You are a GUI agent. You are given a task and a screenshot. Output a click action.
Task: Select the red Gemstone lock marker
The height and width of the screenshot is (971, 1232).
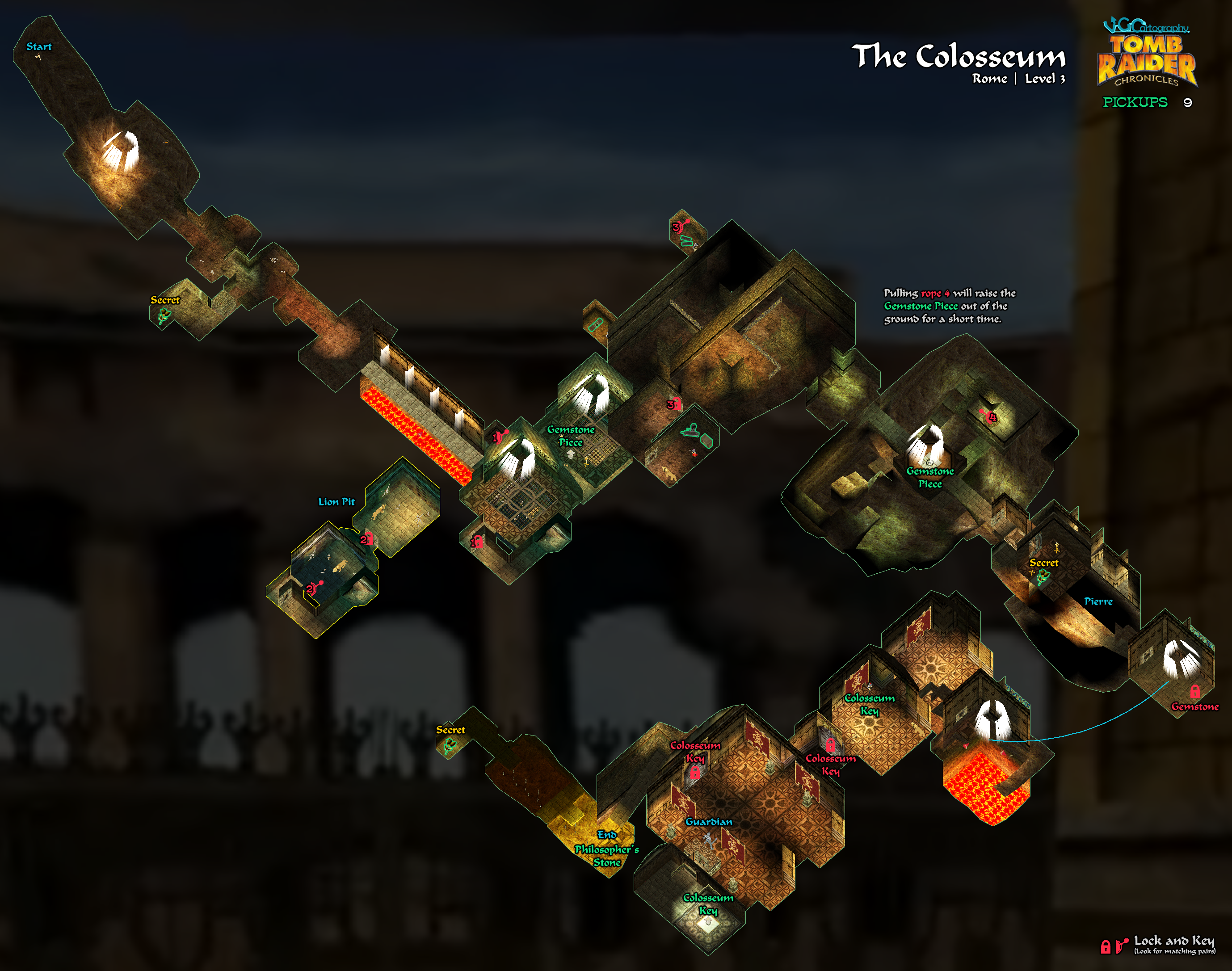coord(1194,692)
